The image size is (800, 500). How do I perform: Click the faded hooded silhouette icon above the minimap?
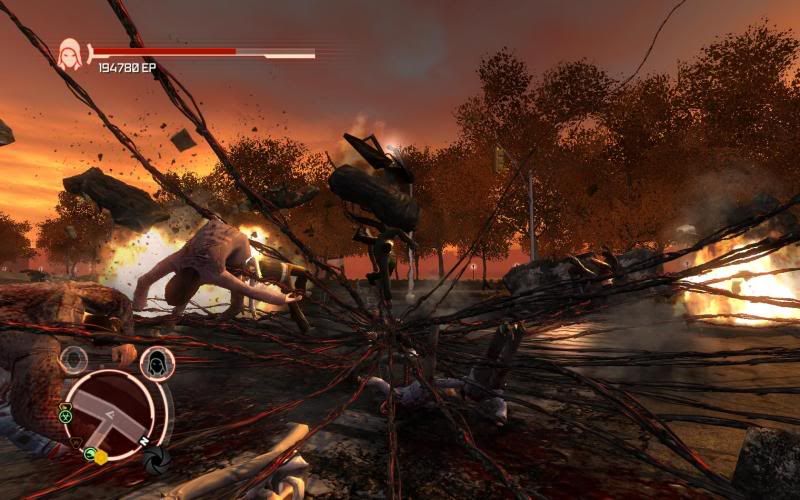pos(74,360)
